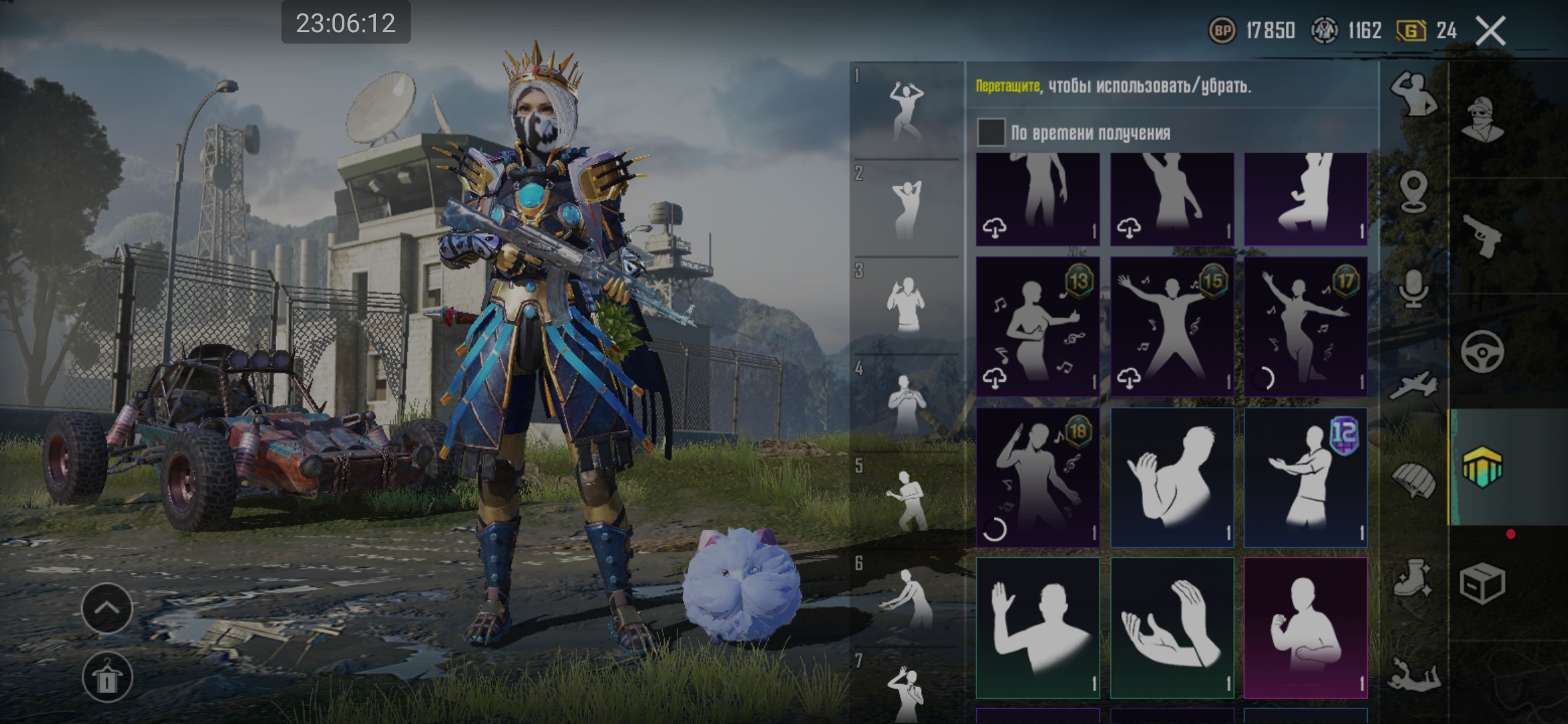Close the inventory screen with the X

point(1490,31)
